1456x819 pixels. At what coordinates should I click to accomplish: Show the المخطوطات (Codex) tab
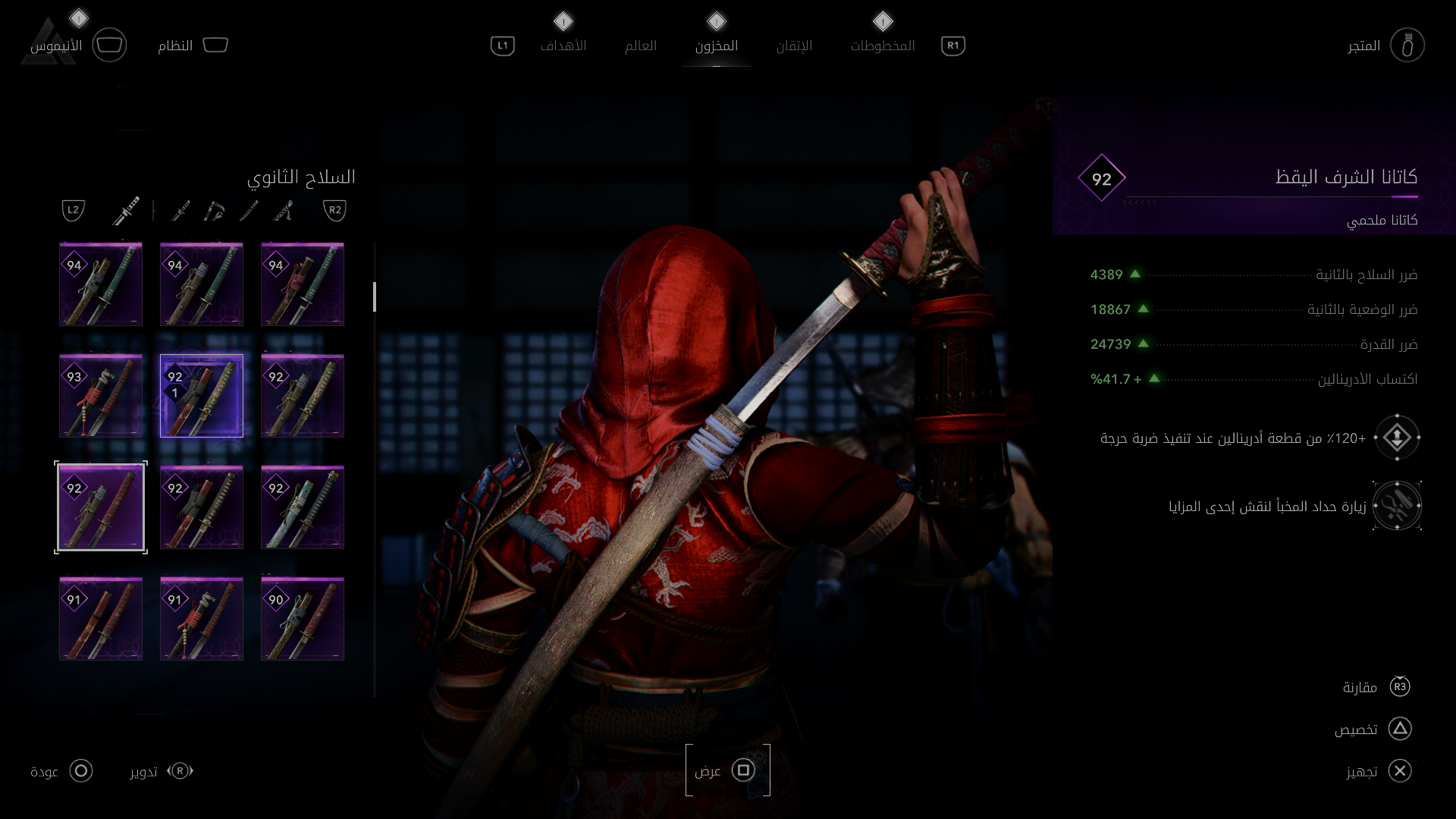883,45
